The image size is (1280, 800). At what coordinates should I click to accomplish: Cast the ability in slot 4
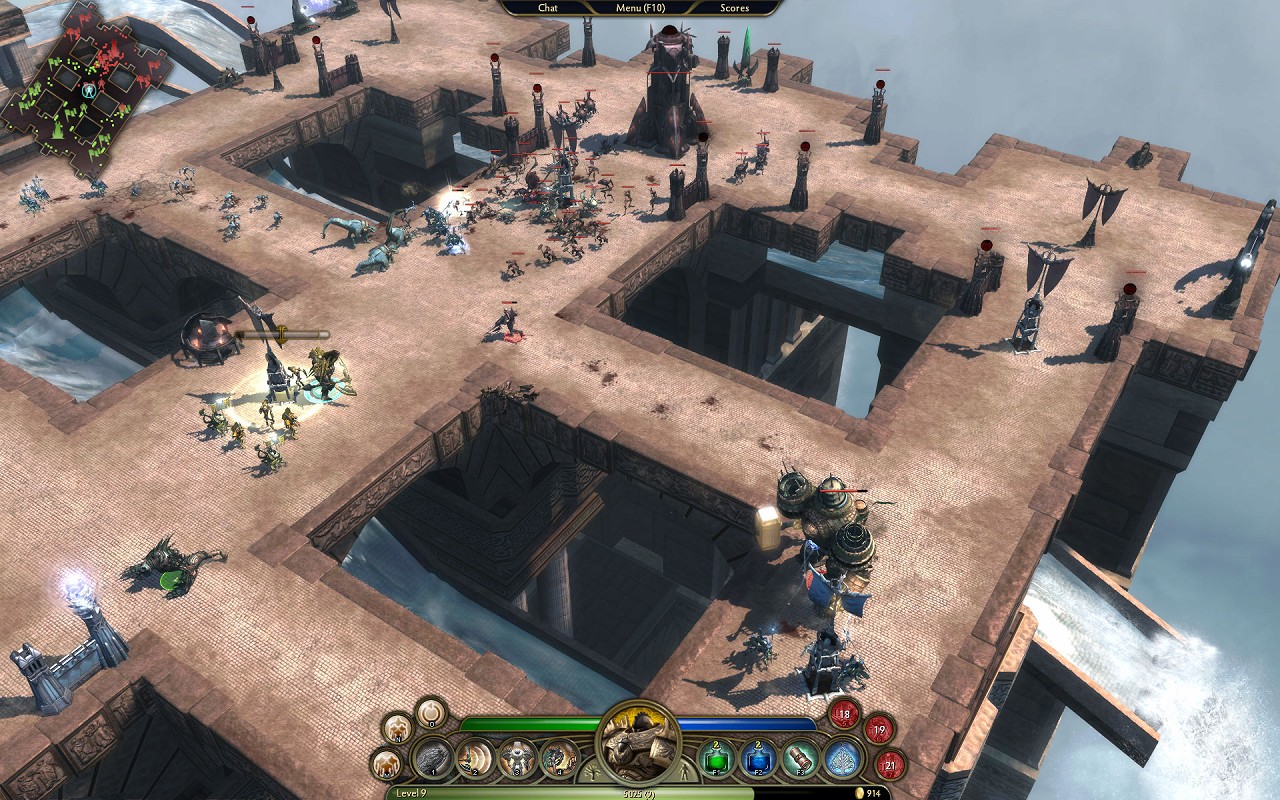click(559, 758)
